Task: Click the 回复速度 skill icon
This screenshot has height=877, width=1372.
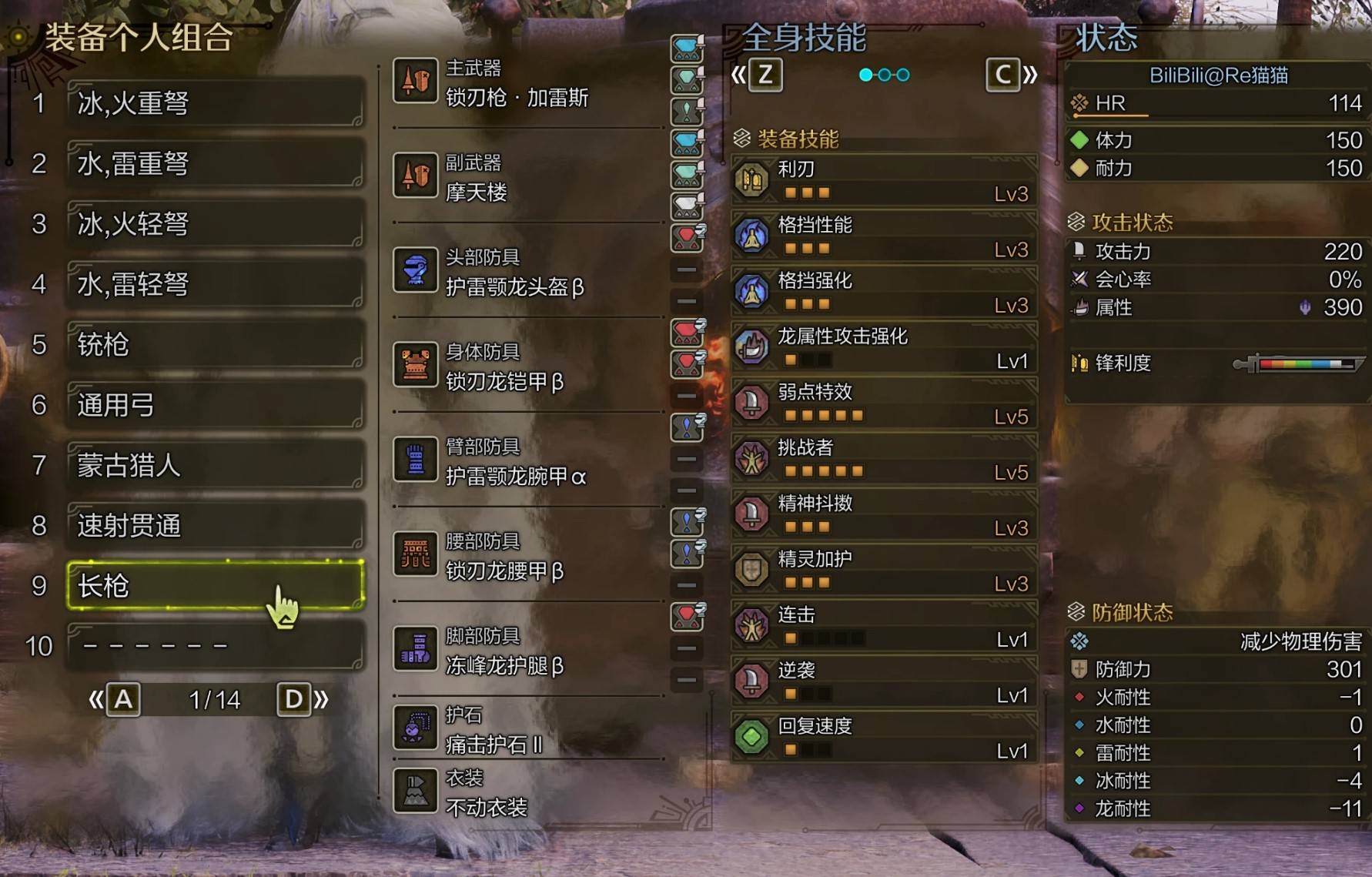Action: pyautogui.click(x=751, y=735)
